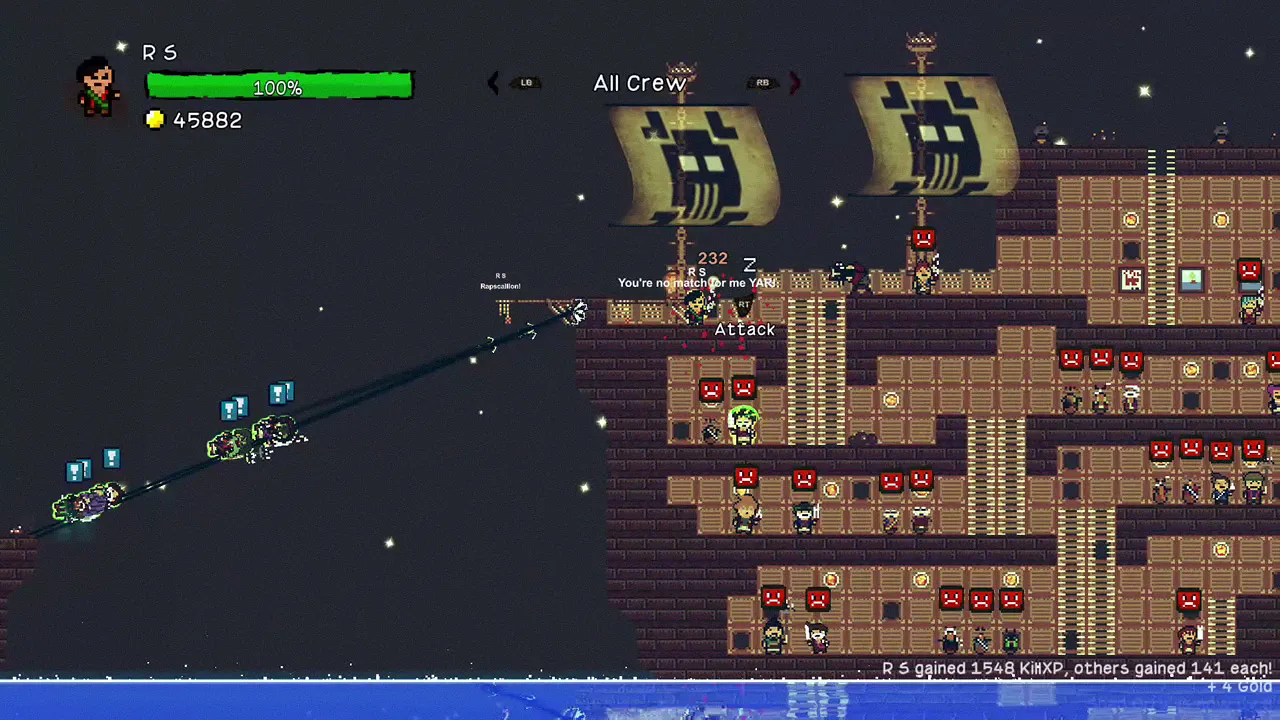
Task: Click the R S character portrait
Action: (x=98, y=86)
